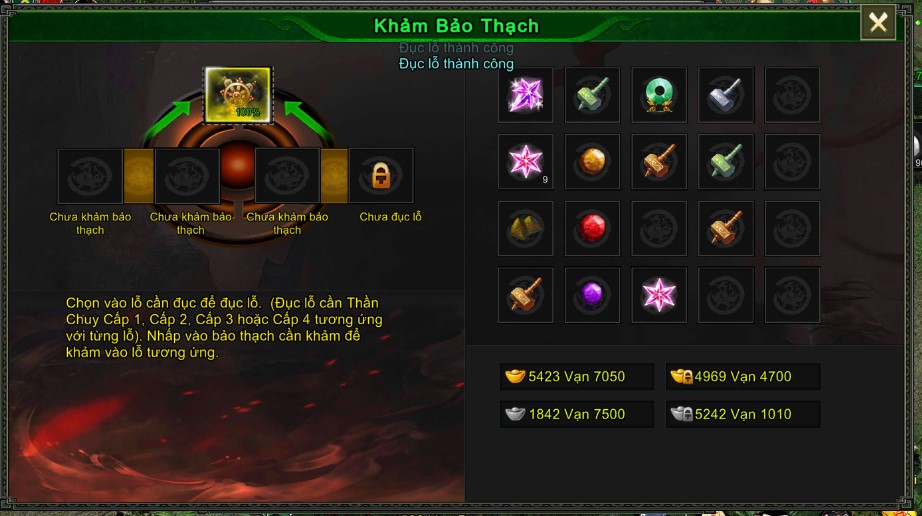Pick the orange round gemstone
The width and height of the screenshot is (922, 516).
(x=592, y=162)
